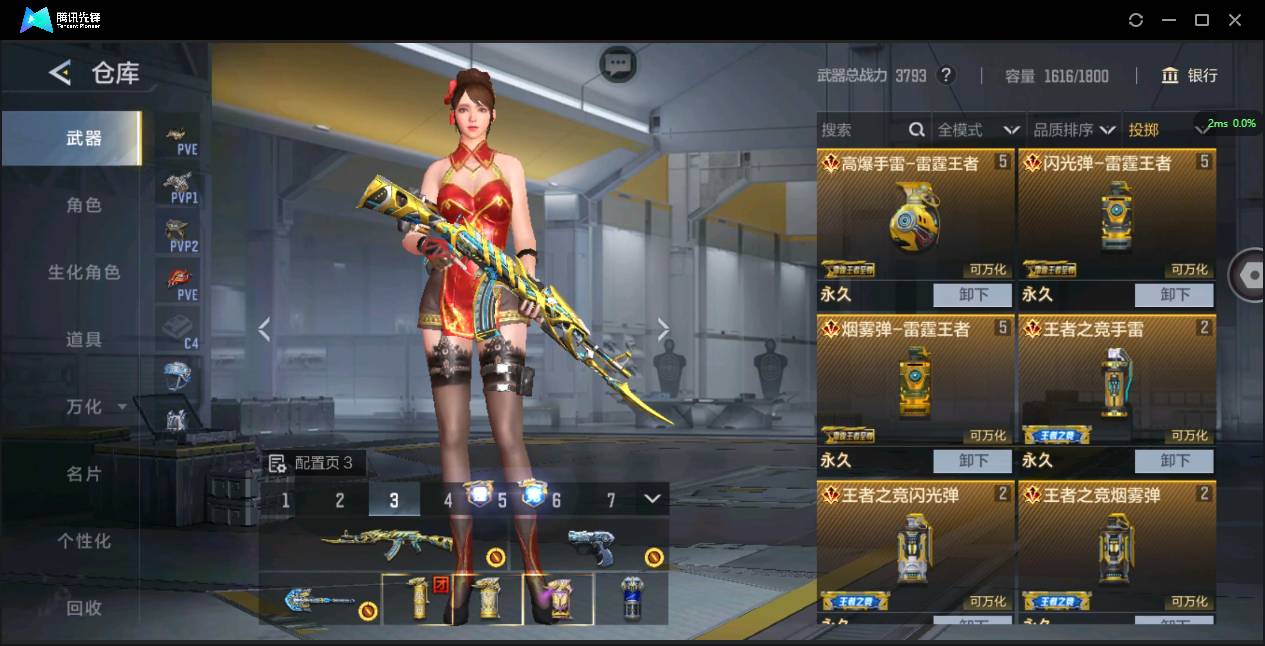1265x646 pixels.
Task: Switch to the 角色 character tab
Action: point(84,205)
